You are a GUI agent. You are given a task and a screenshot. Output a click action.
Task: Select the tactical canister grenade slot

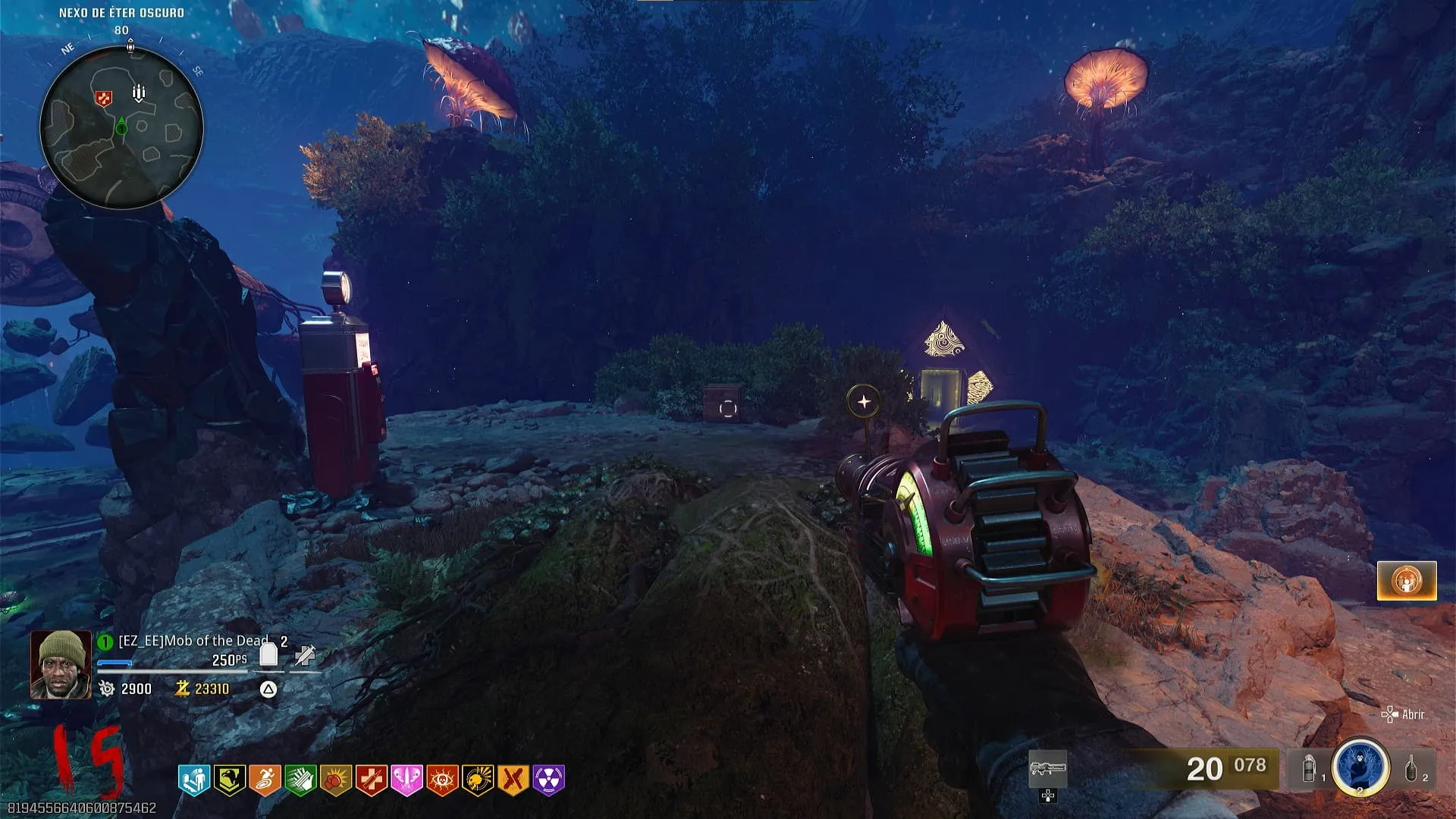[x=1310, y=770]
